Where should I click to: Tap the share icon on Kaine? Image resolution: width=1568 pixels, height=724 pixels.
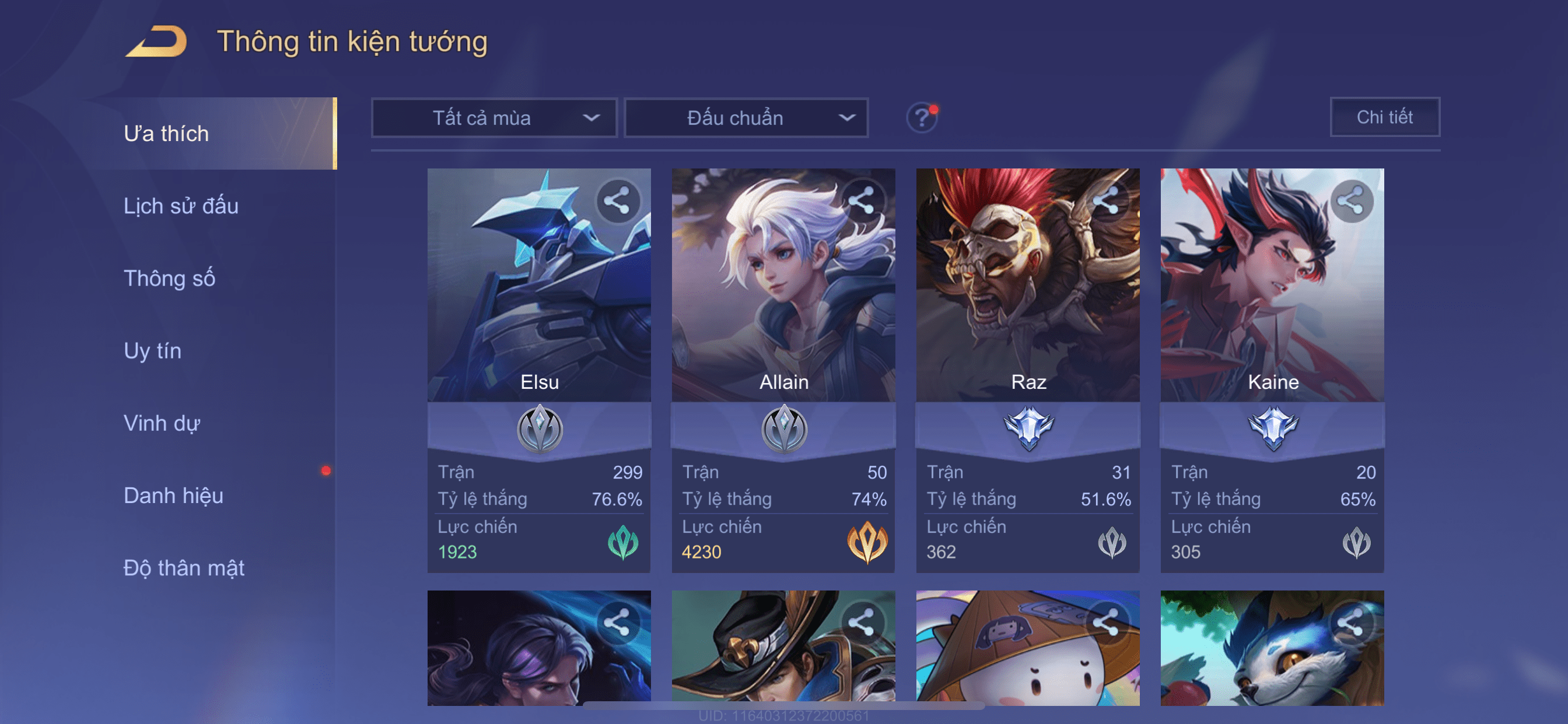click(x=1350, y=201)
